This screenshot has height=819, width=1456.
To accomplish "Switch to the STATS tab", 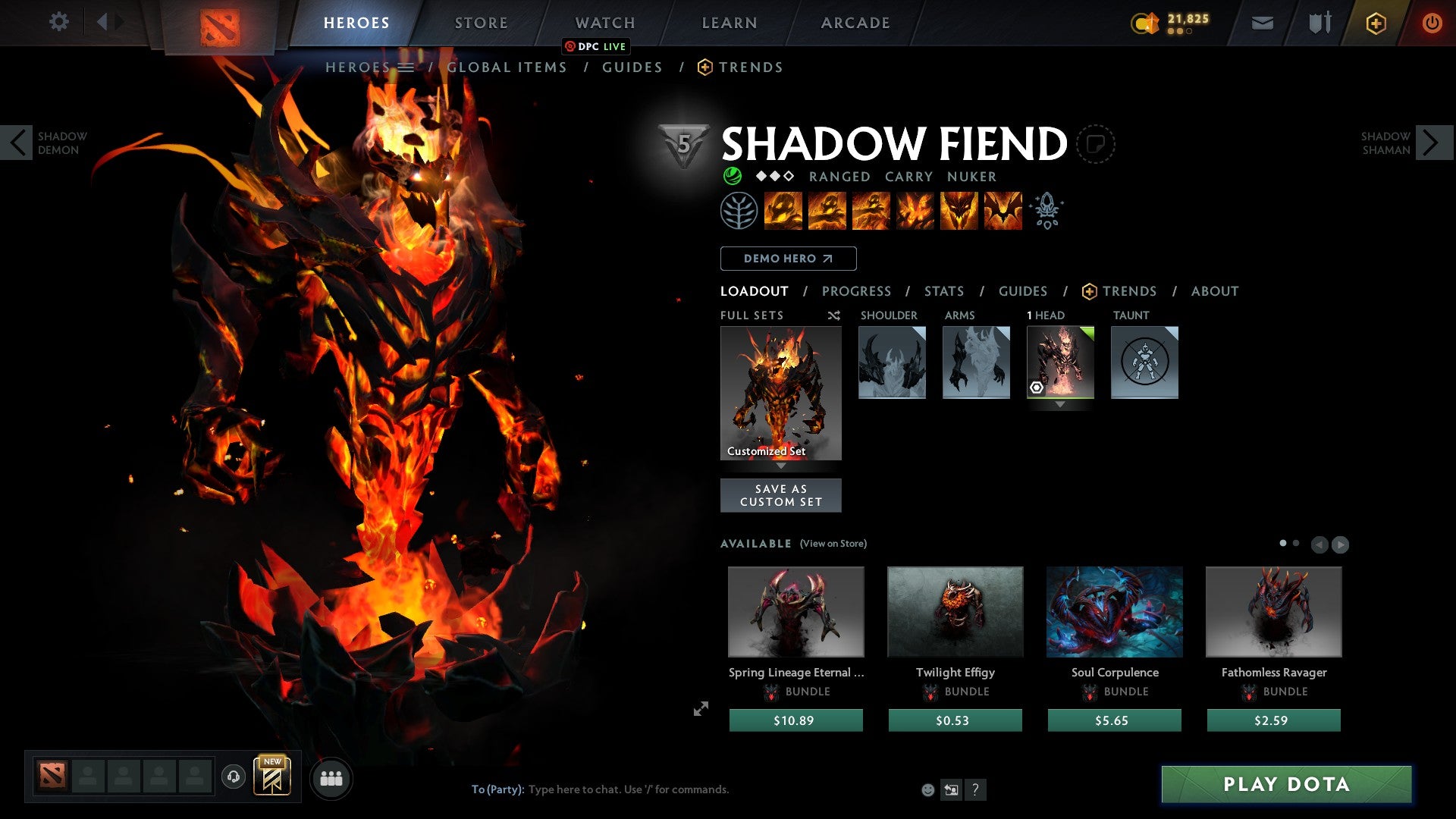I will [944, 291].
